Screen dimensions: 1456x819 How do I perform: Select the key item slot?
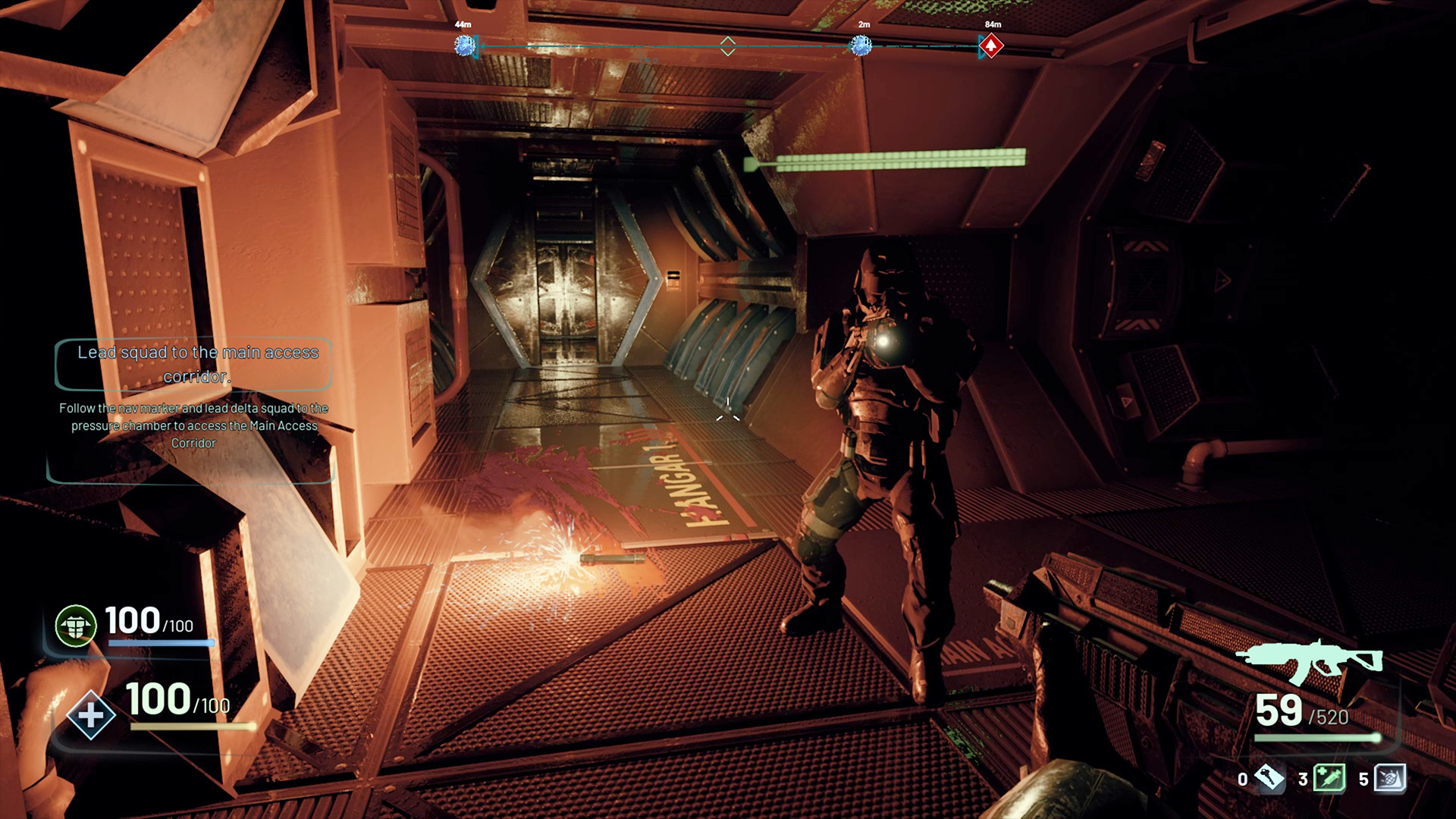[1269, 777]
